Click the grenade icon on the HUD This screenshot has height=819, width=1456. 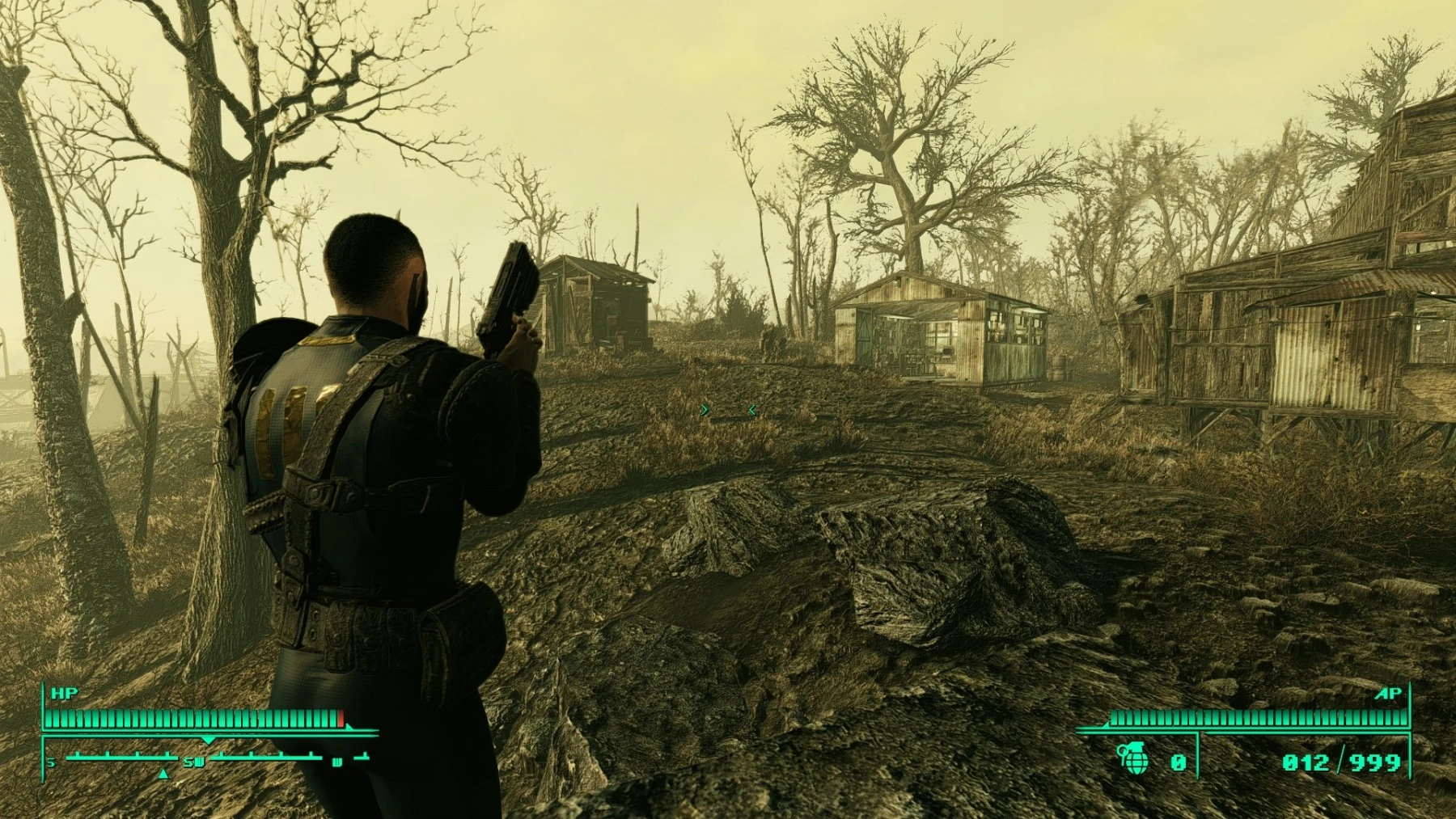(x=1133, y=759)
